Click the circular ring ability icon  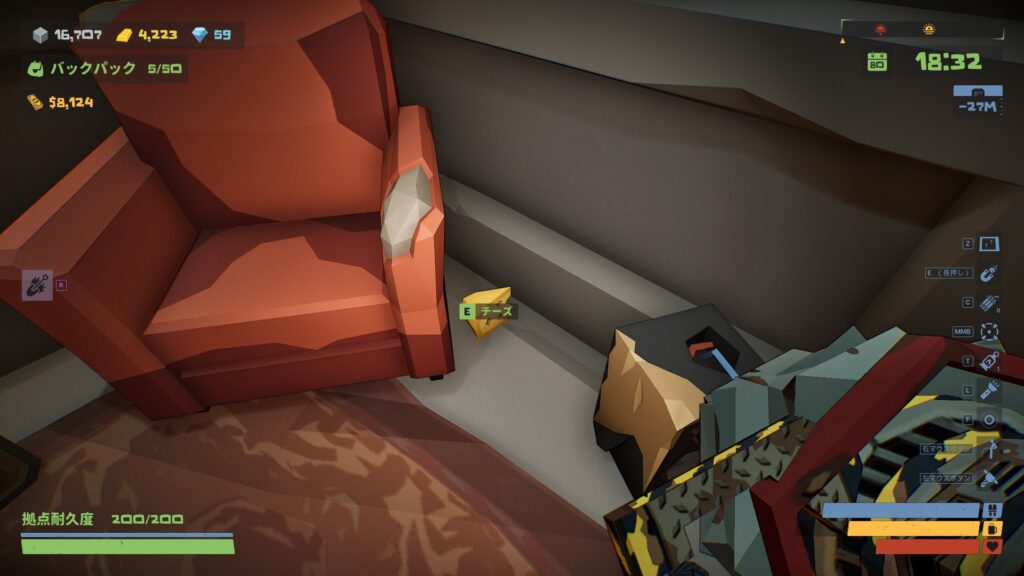(989, 419)
